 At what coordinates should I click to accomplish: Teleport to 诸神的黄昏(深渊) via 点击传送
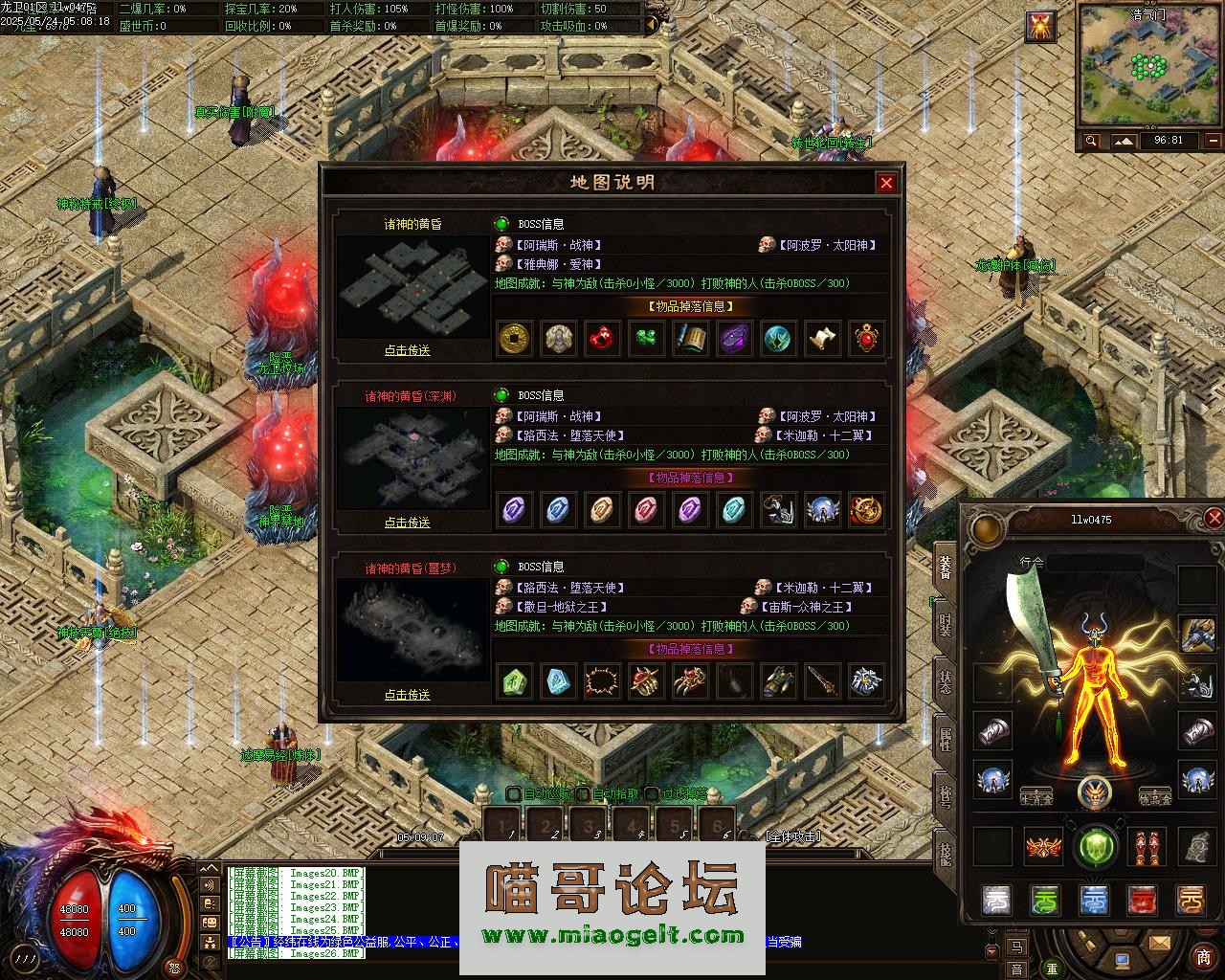pyautogui.click(x=408, y=523)
